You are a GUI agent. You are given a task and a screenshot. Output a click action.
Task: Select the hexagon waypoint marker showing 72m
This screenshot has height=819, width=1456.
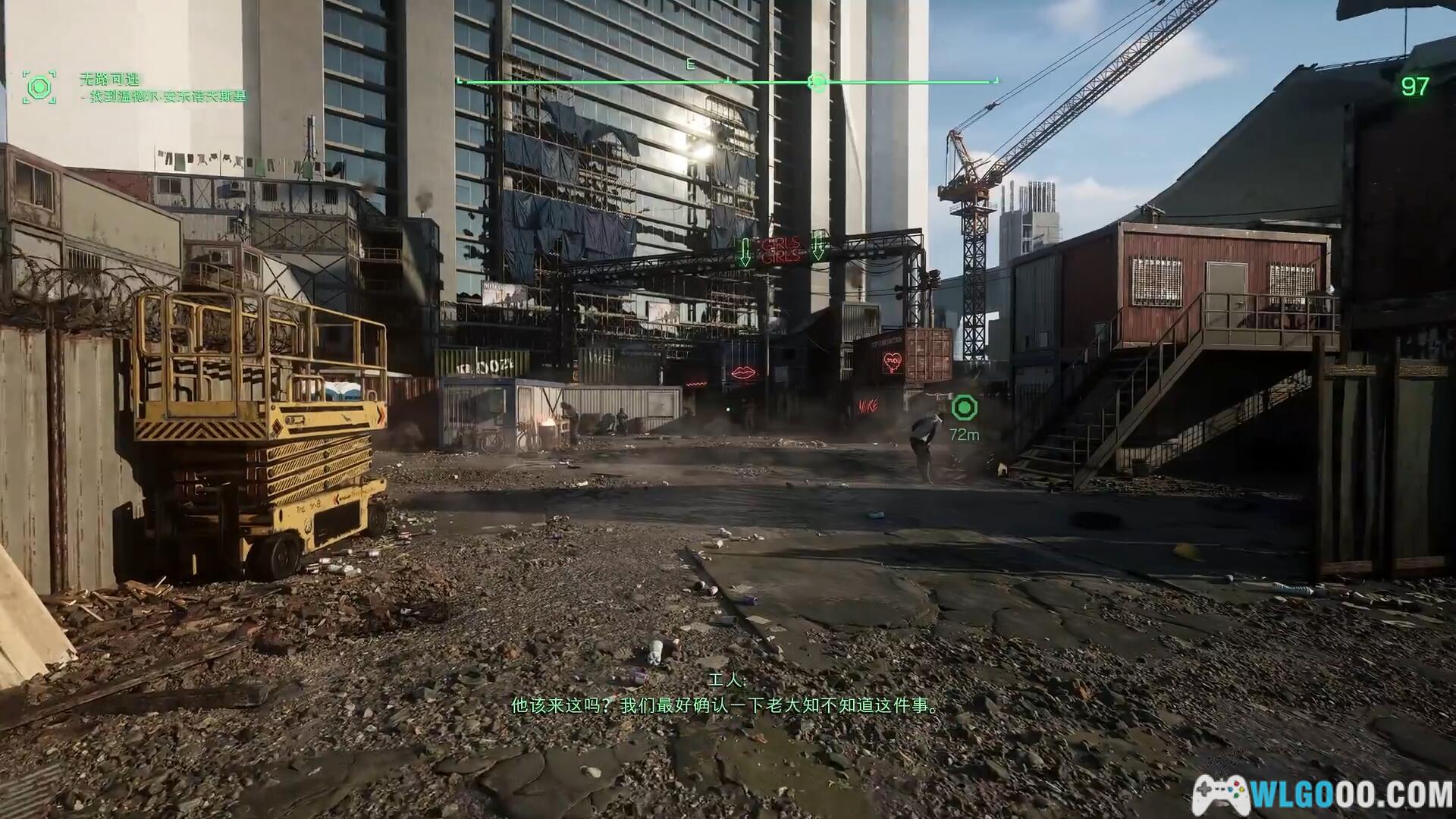click(x=964, y=408)
